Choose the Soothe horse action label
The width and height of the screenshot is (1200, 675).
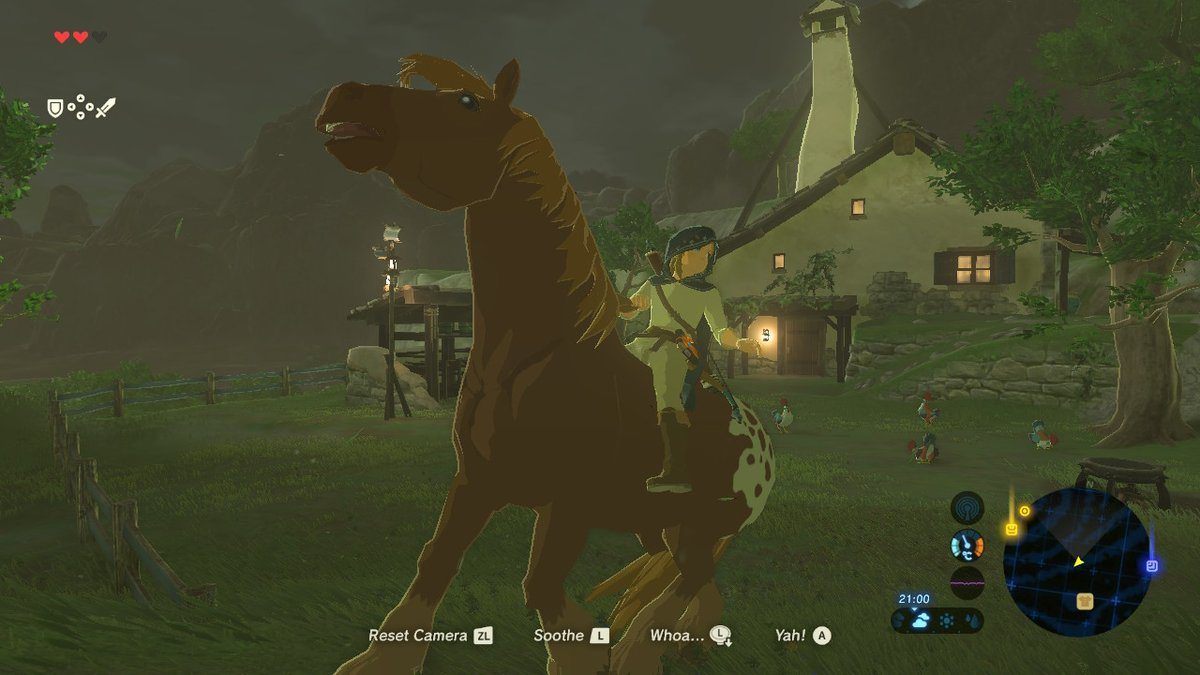571,635
